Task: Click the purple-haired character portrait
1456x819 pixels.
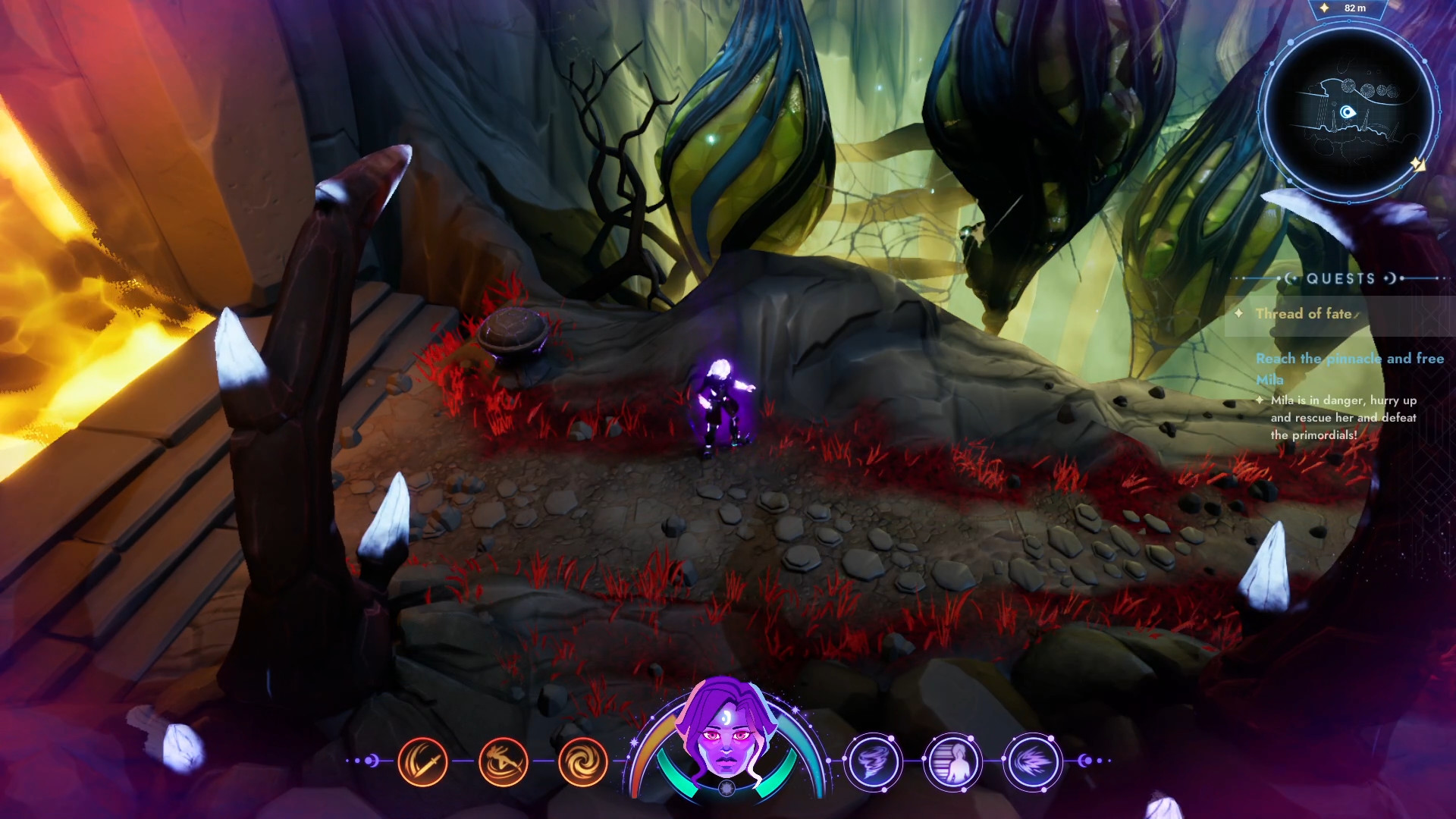Action: pyautogui.click(x=726, y=732)
